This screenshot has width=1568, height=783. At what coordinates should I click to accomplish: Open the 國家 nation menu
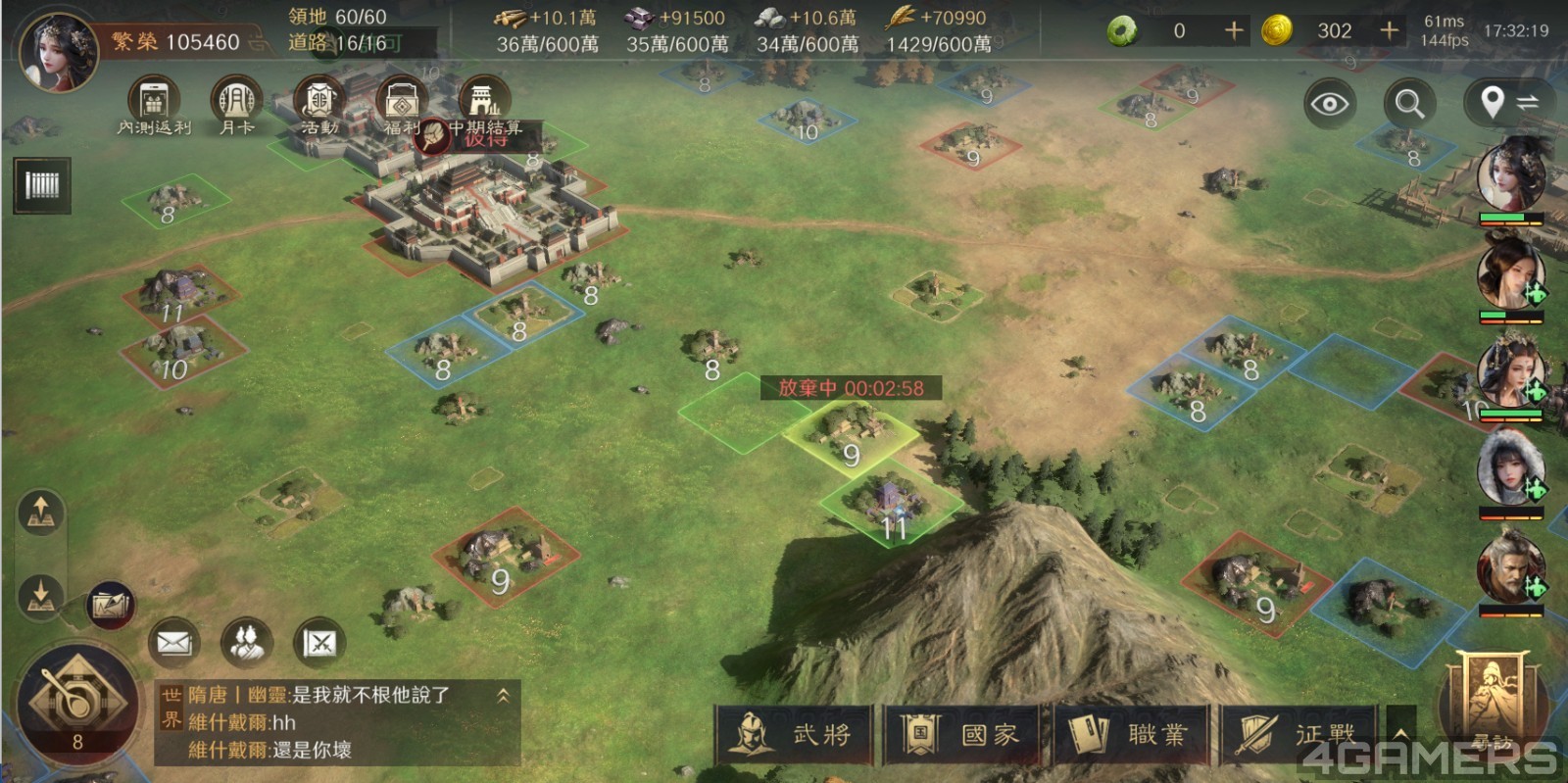(x=961, y=734)
